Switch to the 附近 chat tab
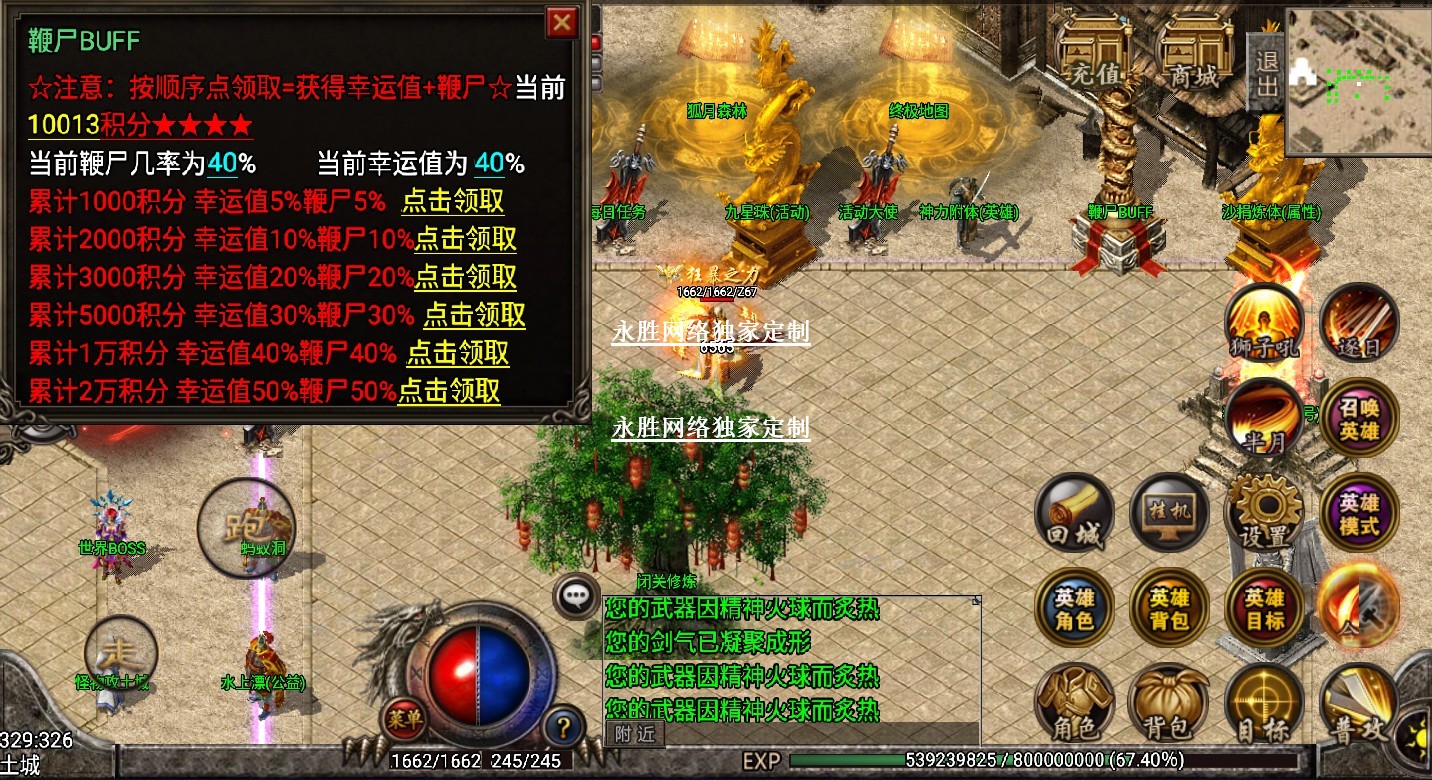The image size is (1432, 780). tap(634, 734)
